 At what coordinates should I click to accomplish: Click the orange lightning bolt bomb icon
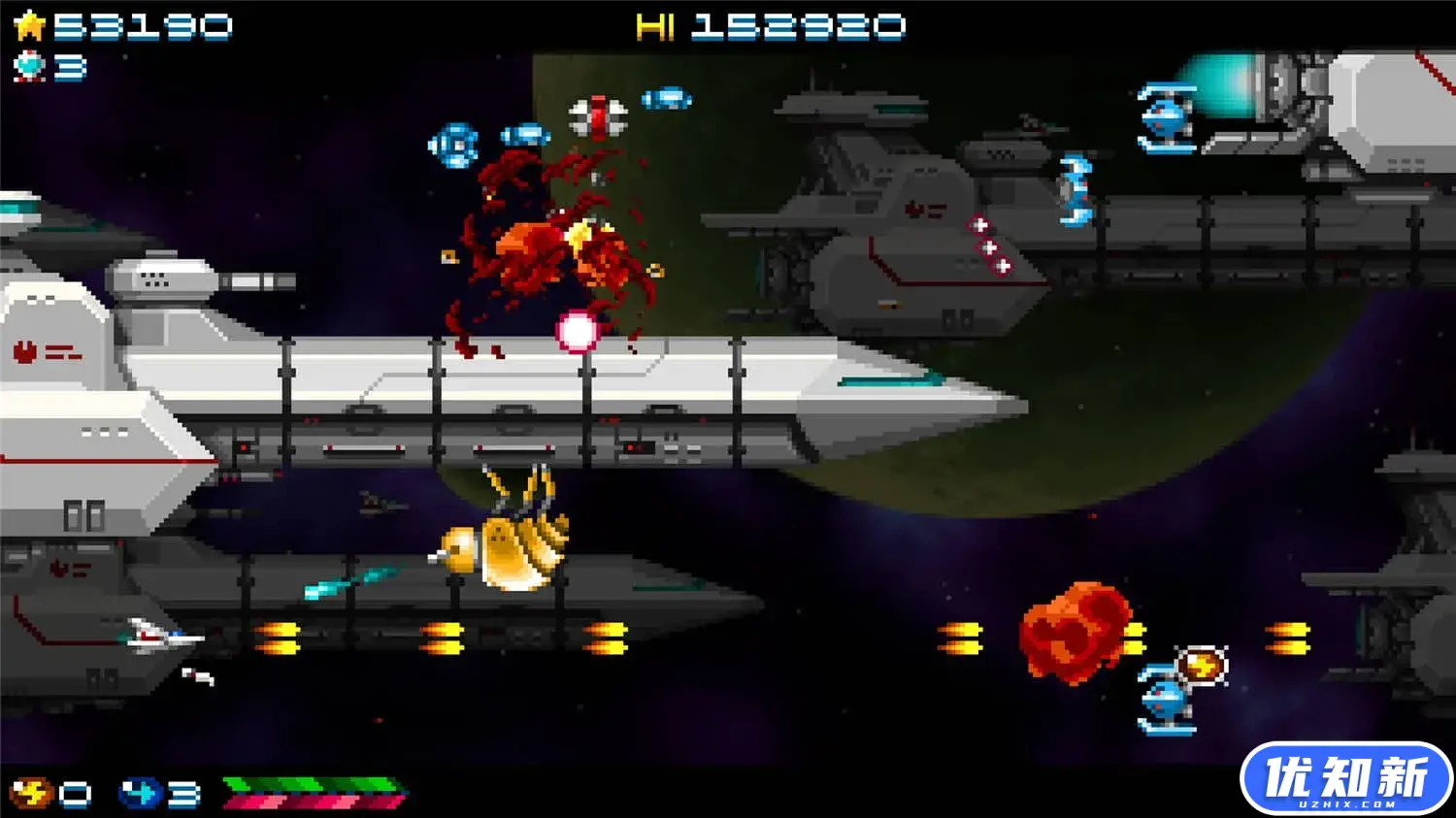[x=29, y=793]
